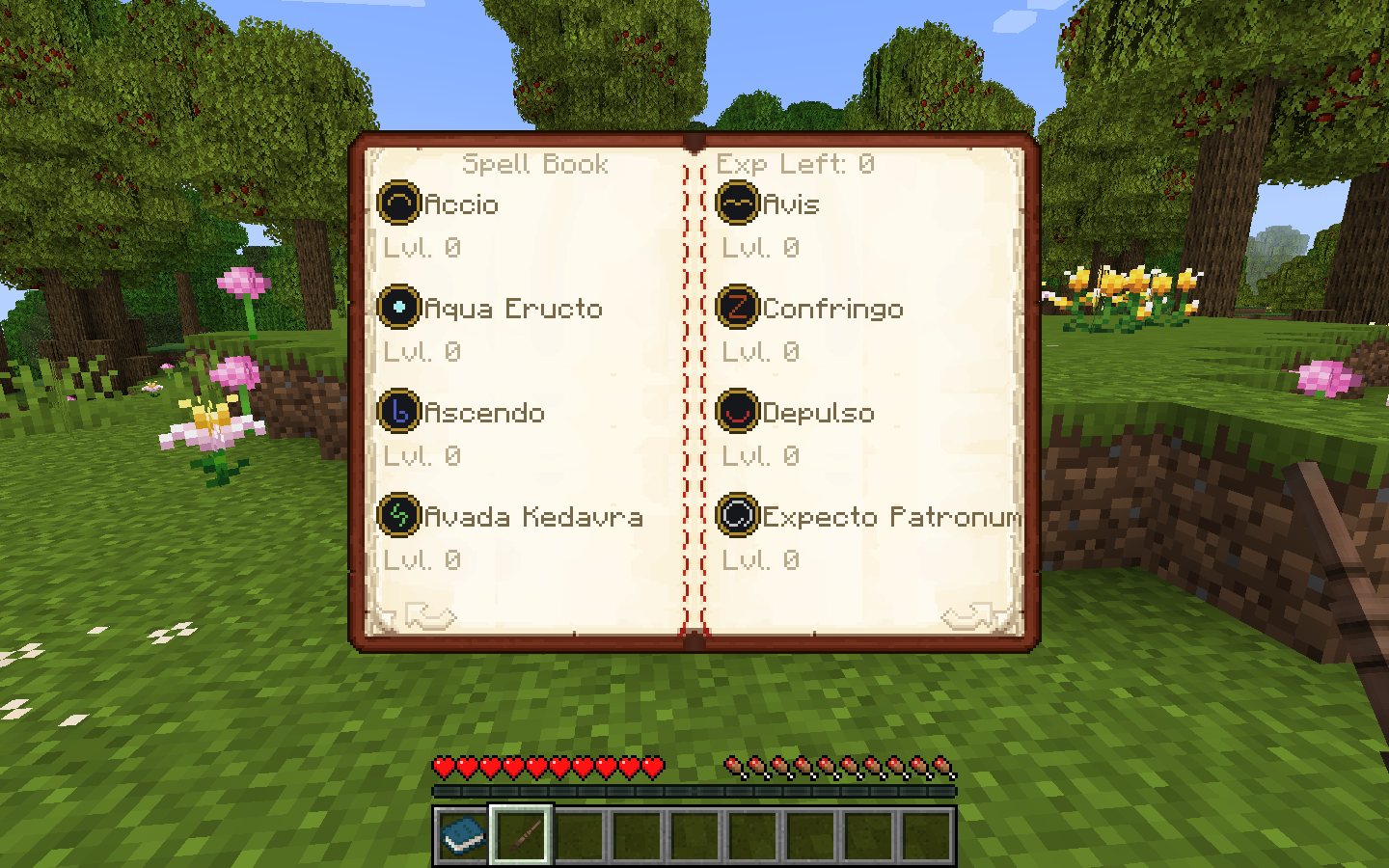Click the Spell Book title

(x=537, y=164)
